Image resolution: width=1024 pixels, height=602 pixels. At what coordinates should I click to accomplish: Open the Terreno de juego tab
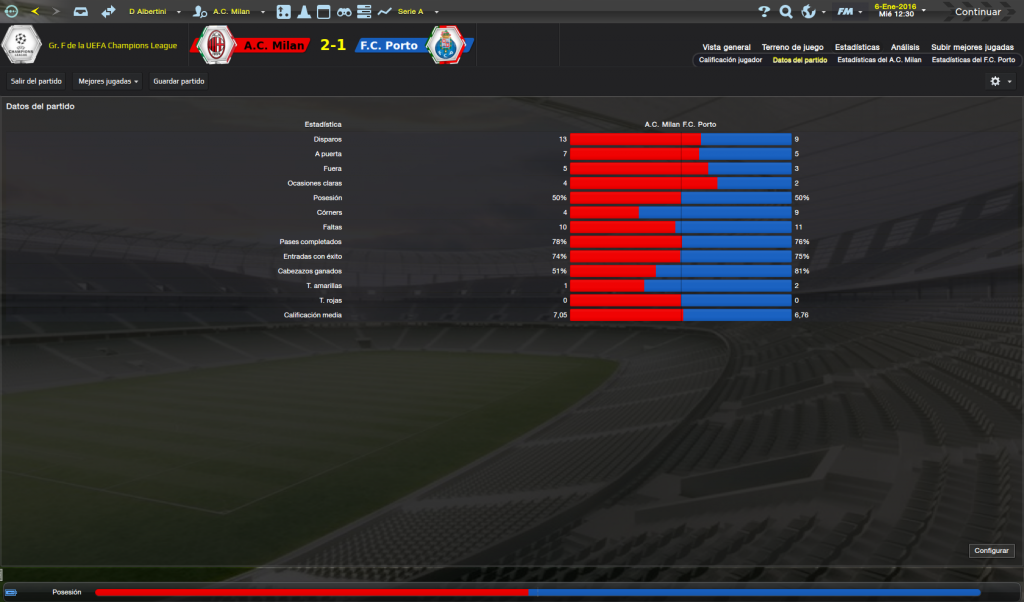pyautogui.click(x=792, y=47)
